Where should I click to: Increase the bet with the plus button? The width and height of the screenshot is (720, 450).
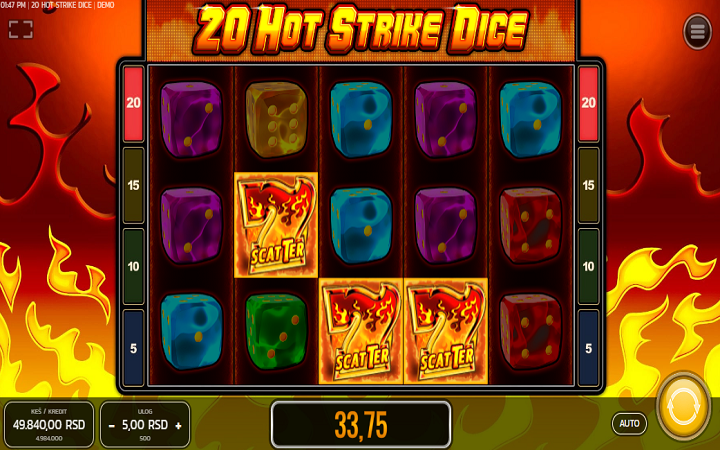click(x=178, y=425)
